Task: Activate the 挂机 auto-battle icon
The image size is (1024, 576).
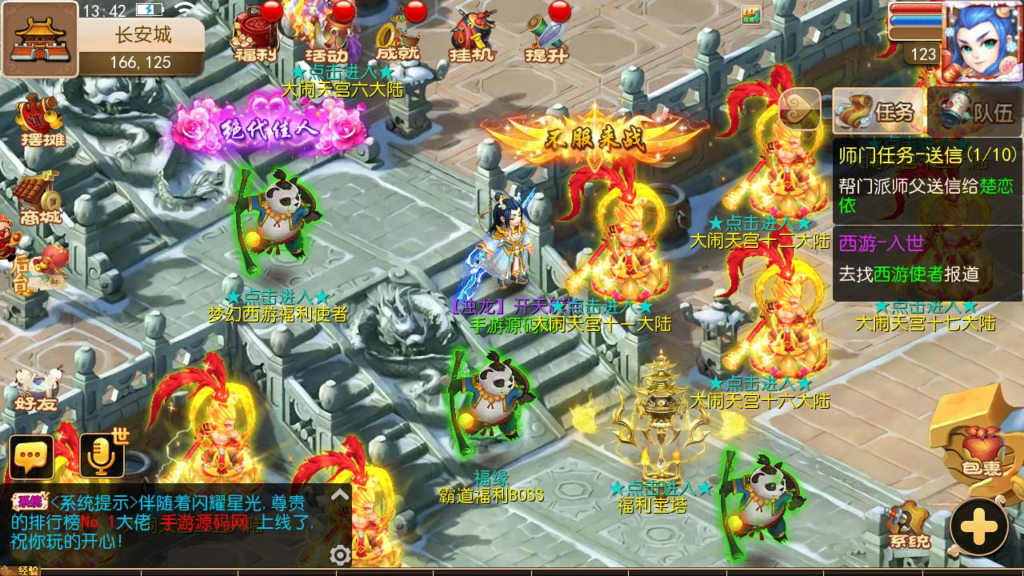Action: click(473, 36)
